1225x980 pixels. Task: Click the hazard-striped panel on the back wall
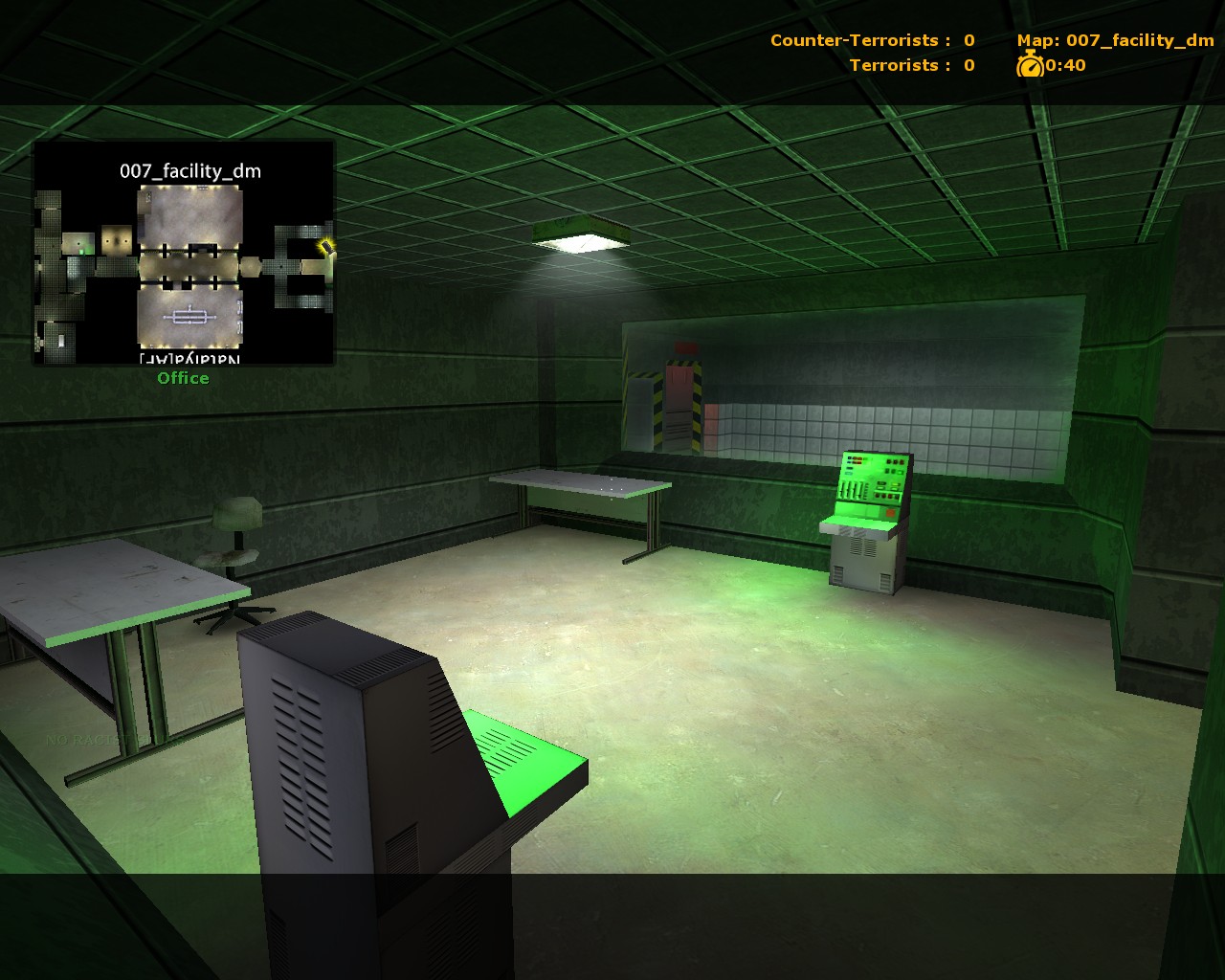[x=697, y=400]
